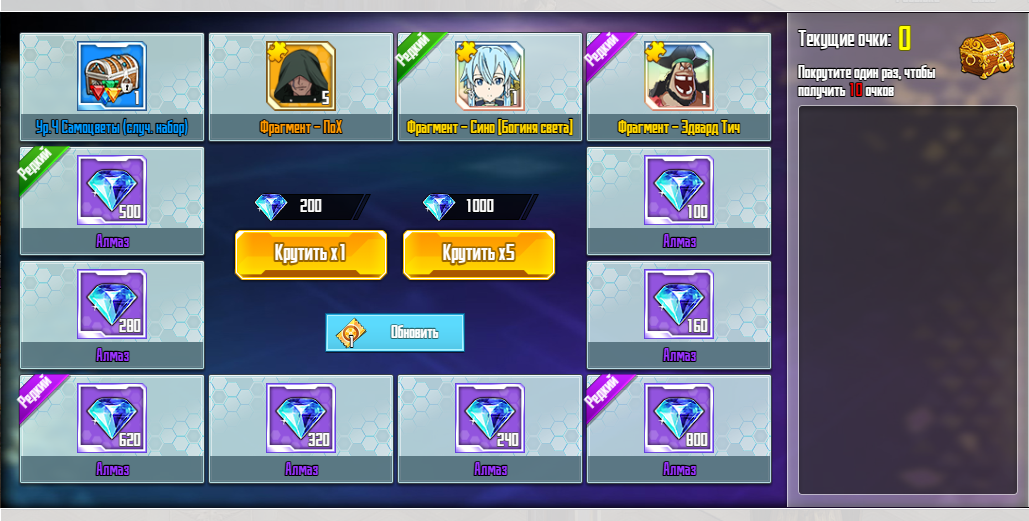Click the Обновить refresh button

click(x=395, y=332)
